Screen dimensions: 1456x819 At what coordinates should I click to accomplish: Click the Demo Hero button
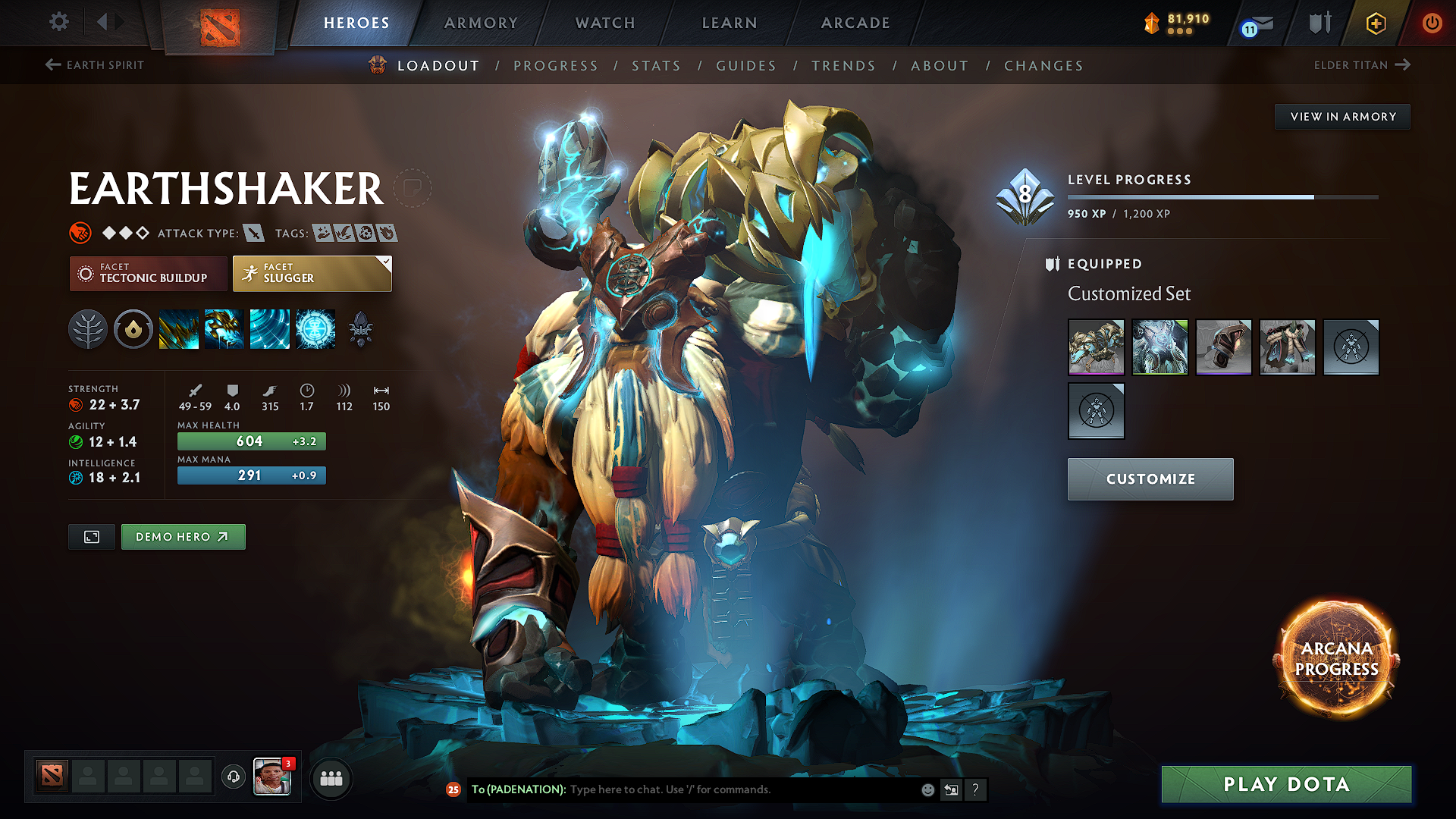click(183, 536)
